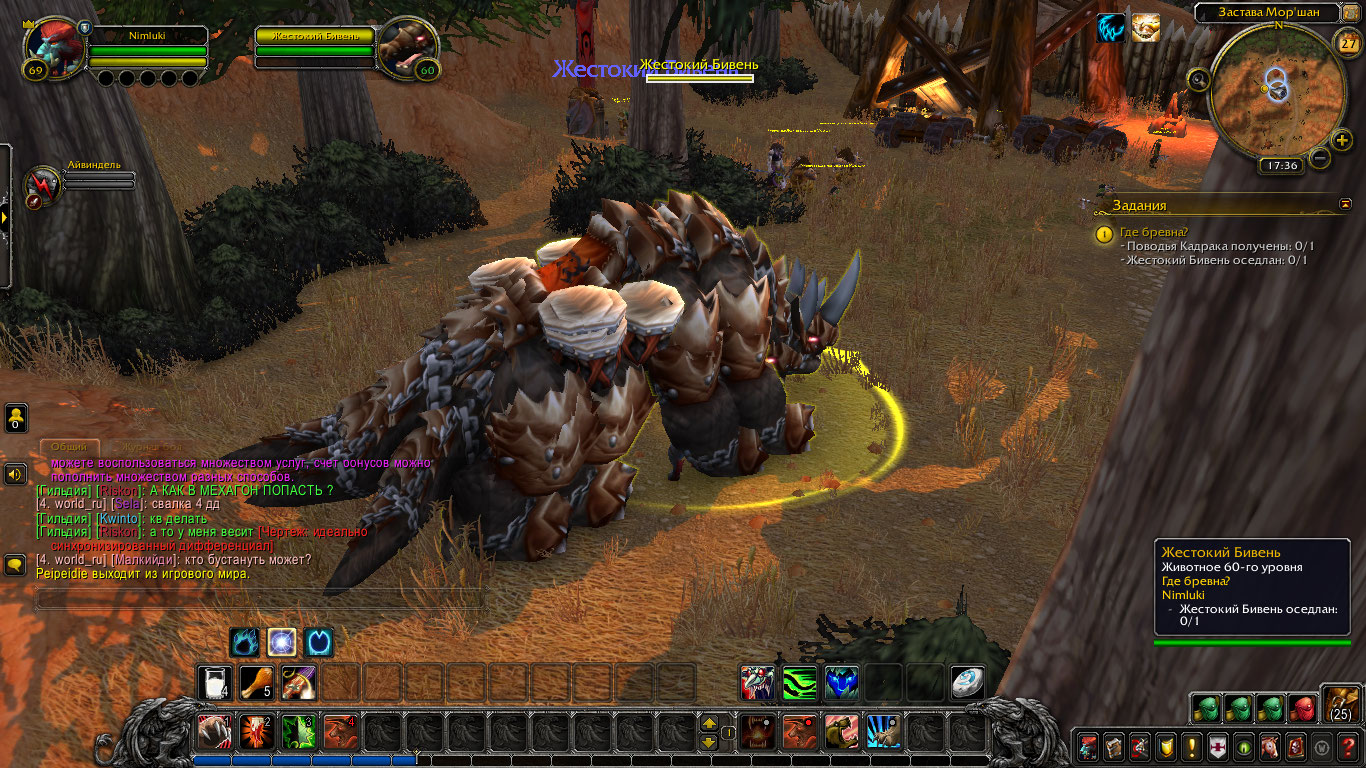The height and width of the screenshot is (768, 1366).
Task: Switch to the Общий chat tab
Action: (69, 446)
